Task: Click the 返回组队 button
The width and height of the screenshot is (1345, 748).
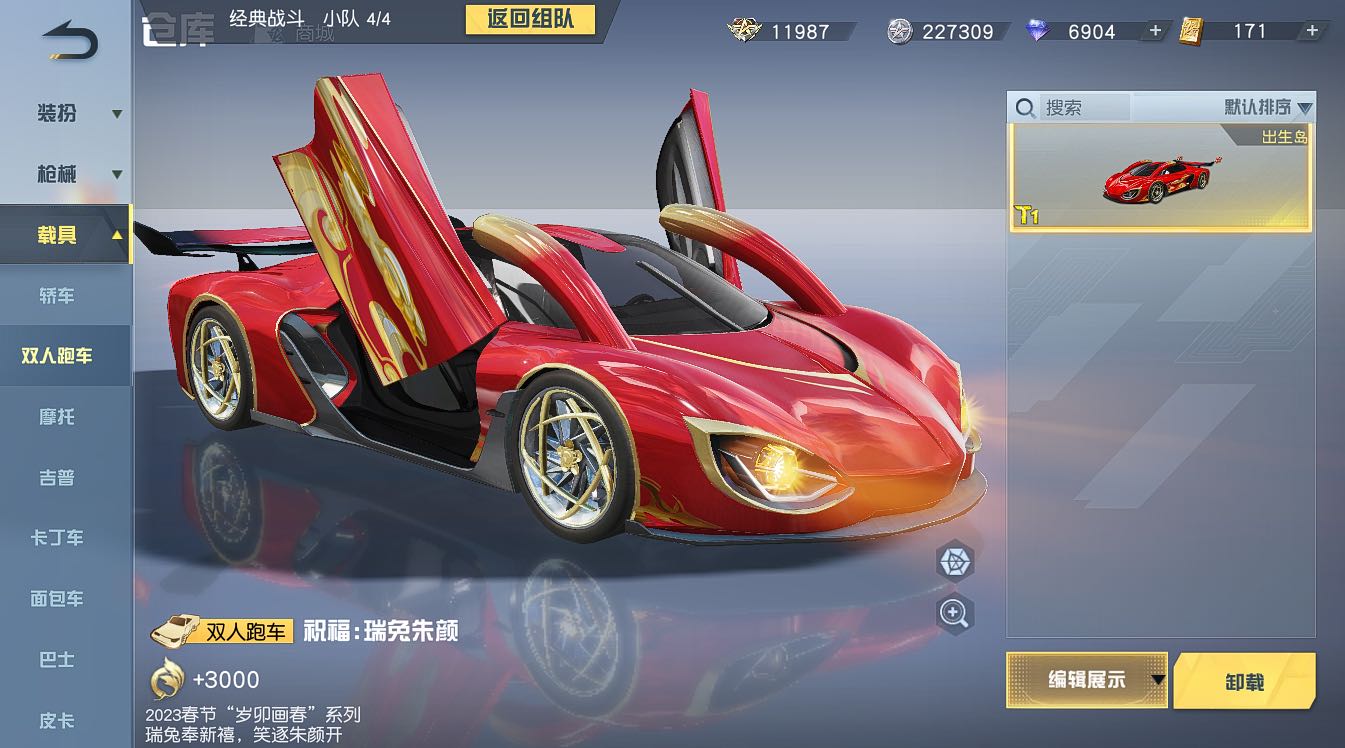Action: pyautogui.click(x=530, y=19)
